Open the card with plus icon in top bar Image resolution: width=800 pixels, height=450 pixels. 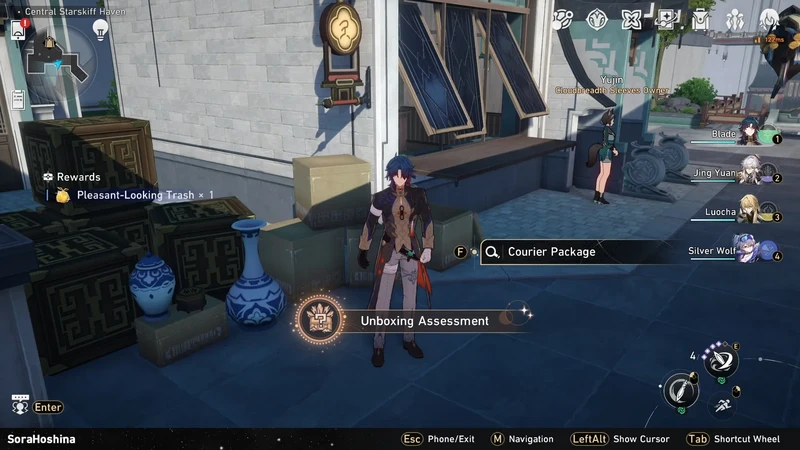[667, 19]
